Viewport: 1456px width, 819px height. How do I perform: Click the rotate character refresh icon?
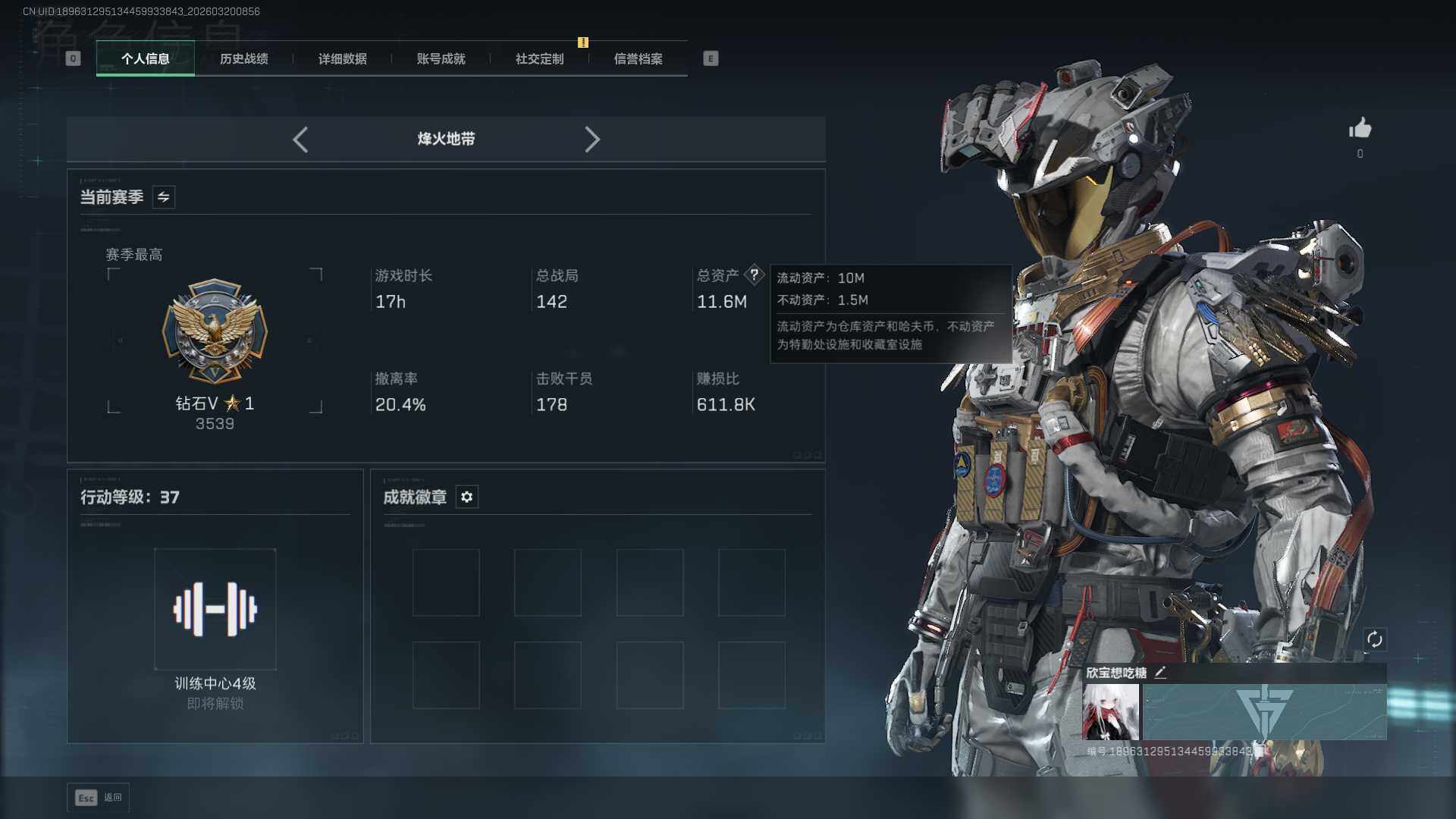1374,639
